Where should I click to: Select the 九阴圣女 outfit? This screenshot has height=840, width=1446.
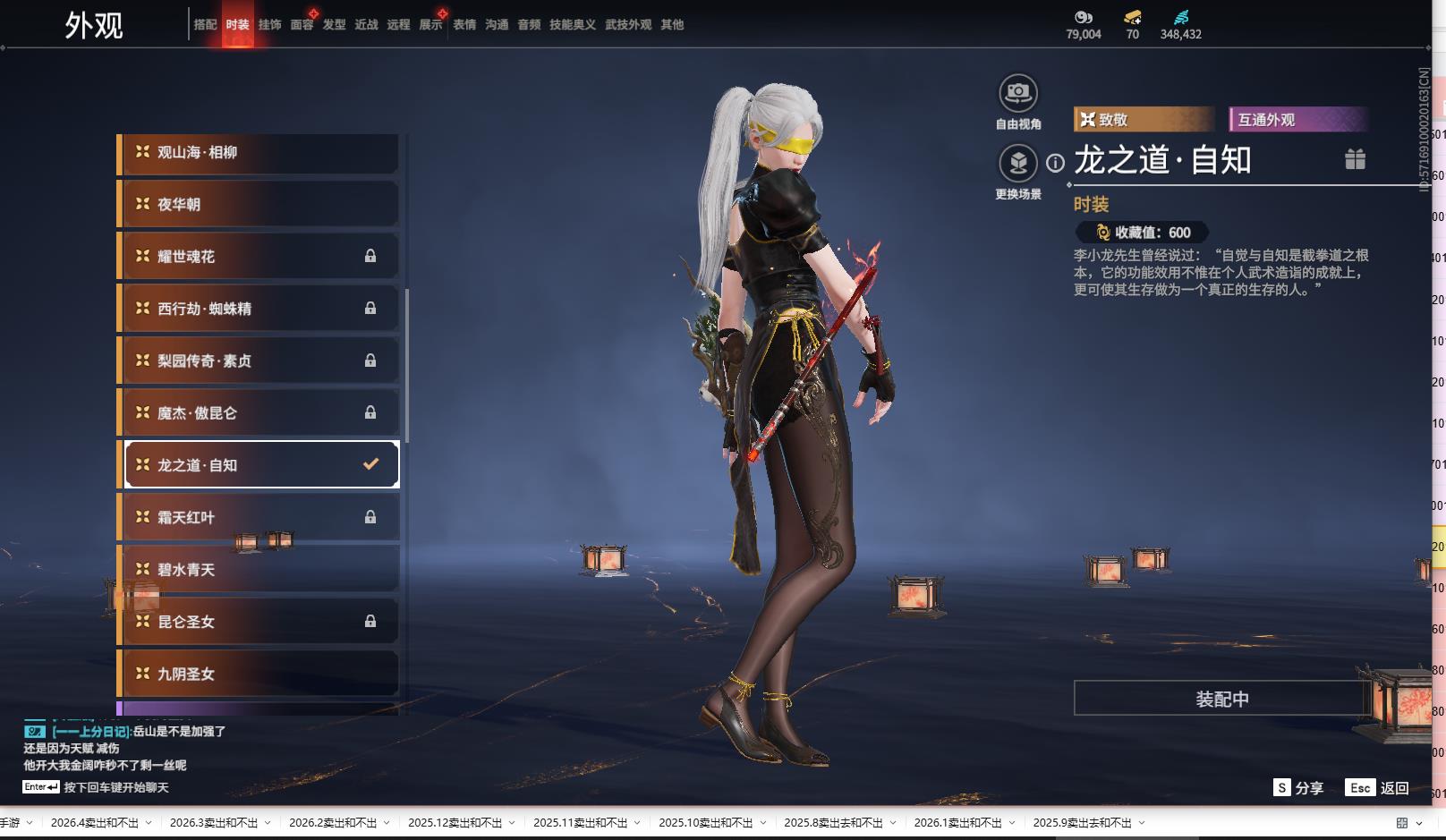tap(259, 674)
